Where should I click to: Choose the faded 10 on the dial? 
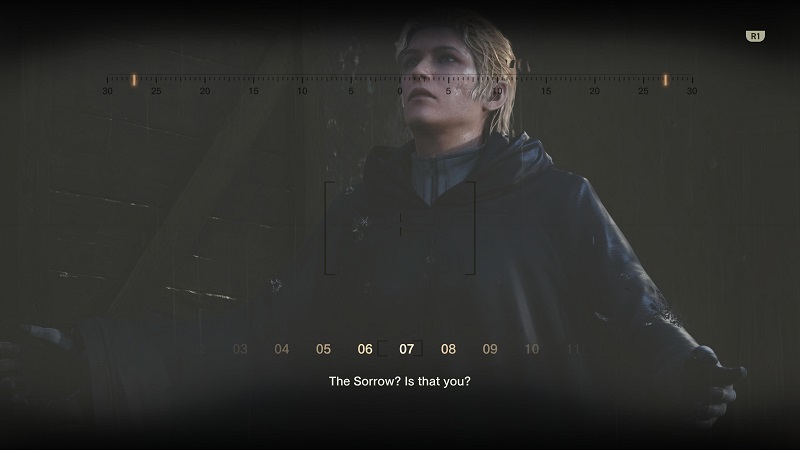coord(532,349)
